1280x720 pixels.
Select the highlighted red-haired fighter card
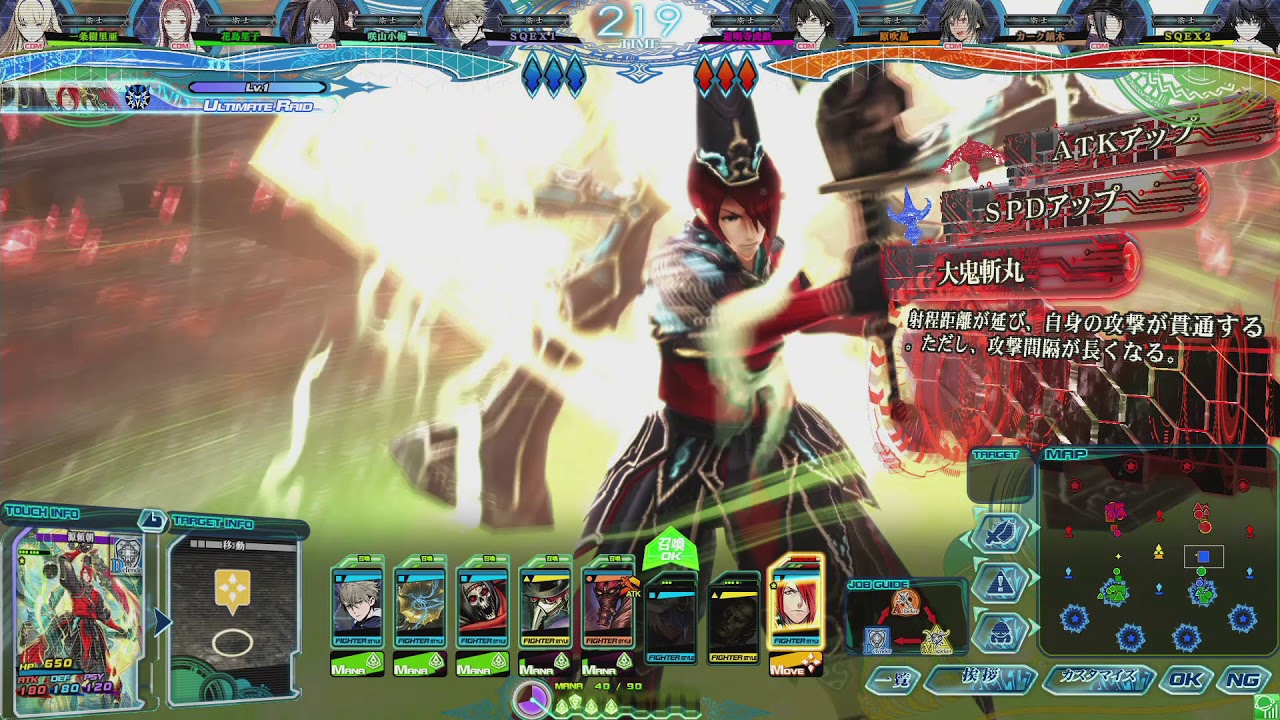tap(796, 603)
